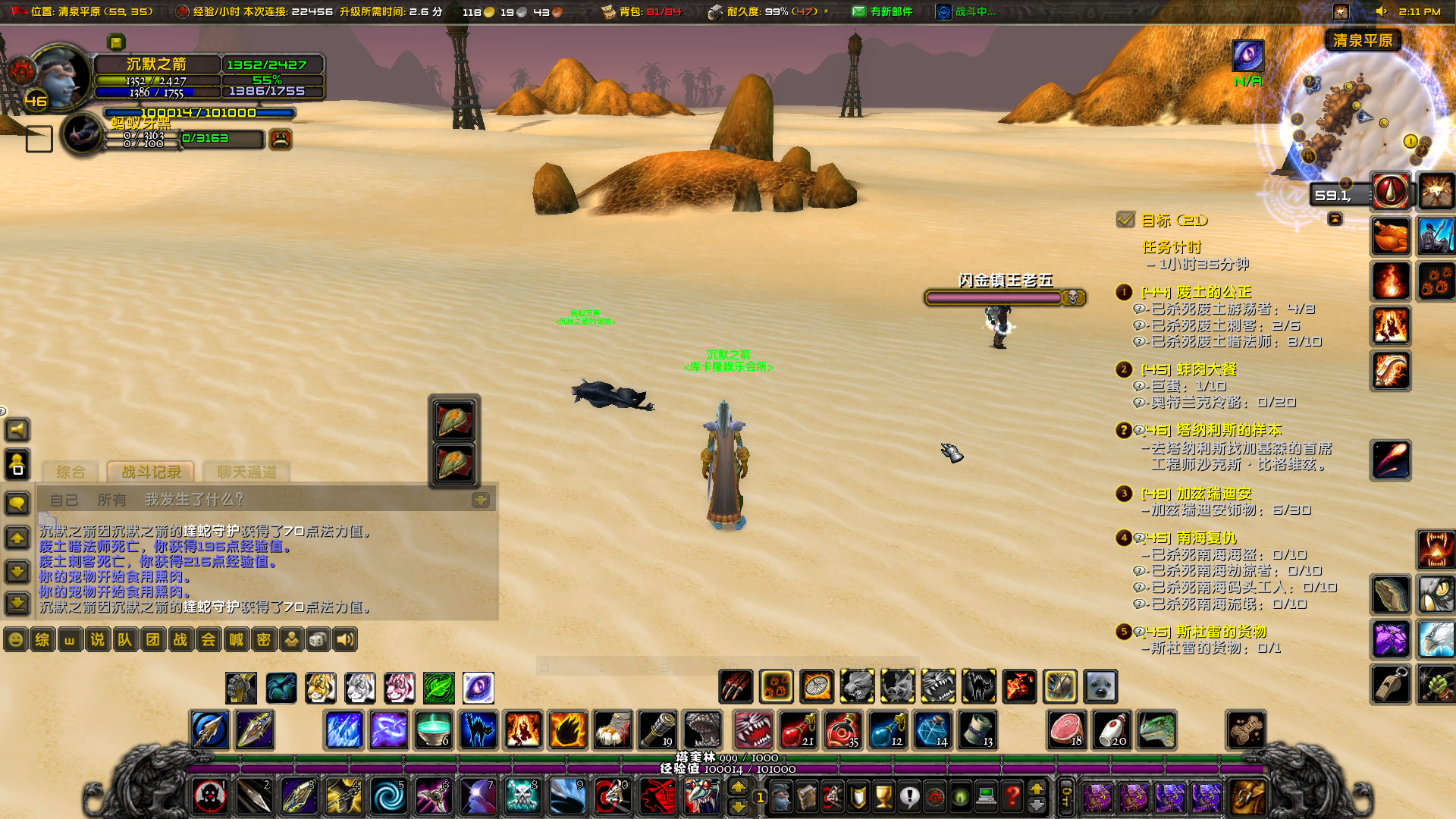Collapse quest 南海复仇 via its number circle
The height and width of the screenshot is (819, 1456).
[1123, 538]
